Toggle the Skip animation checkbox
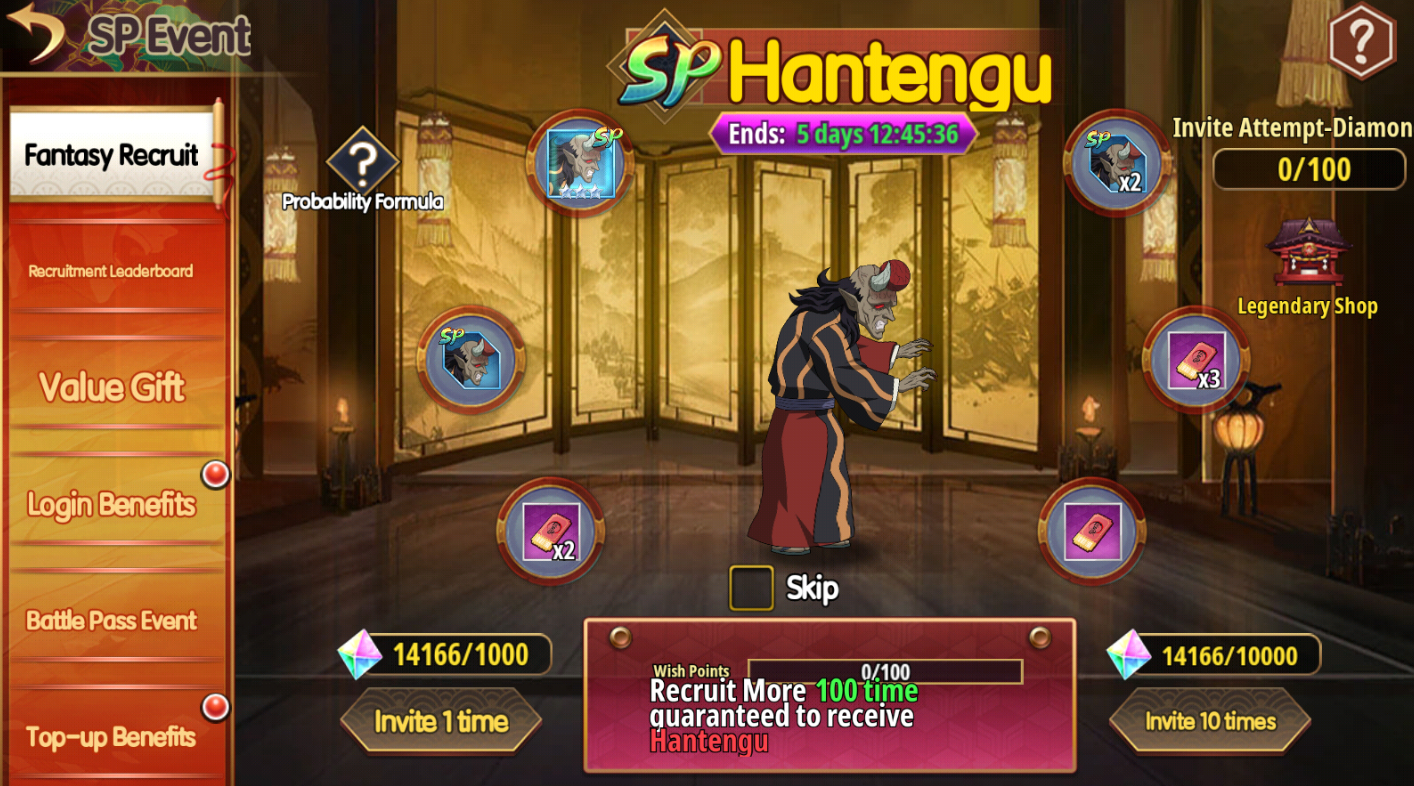1414x786 pixels. [x=751, y=588]
